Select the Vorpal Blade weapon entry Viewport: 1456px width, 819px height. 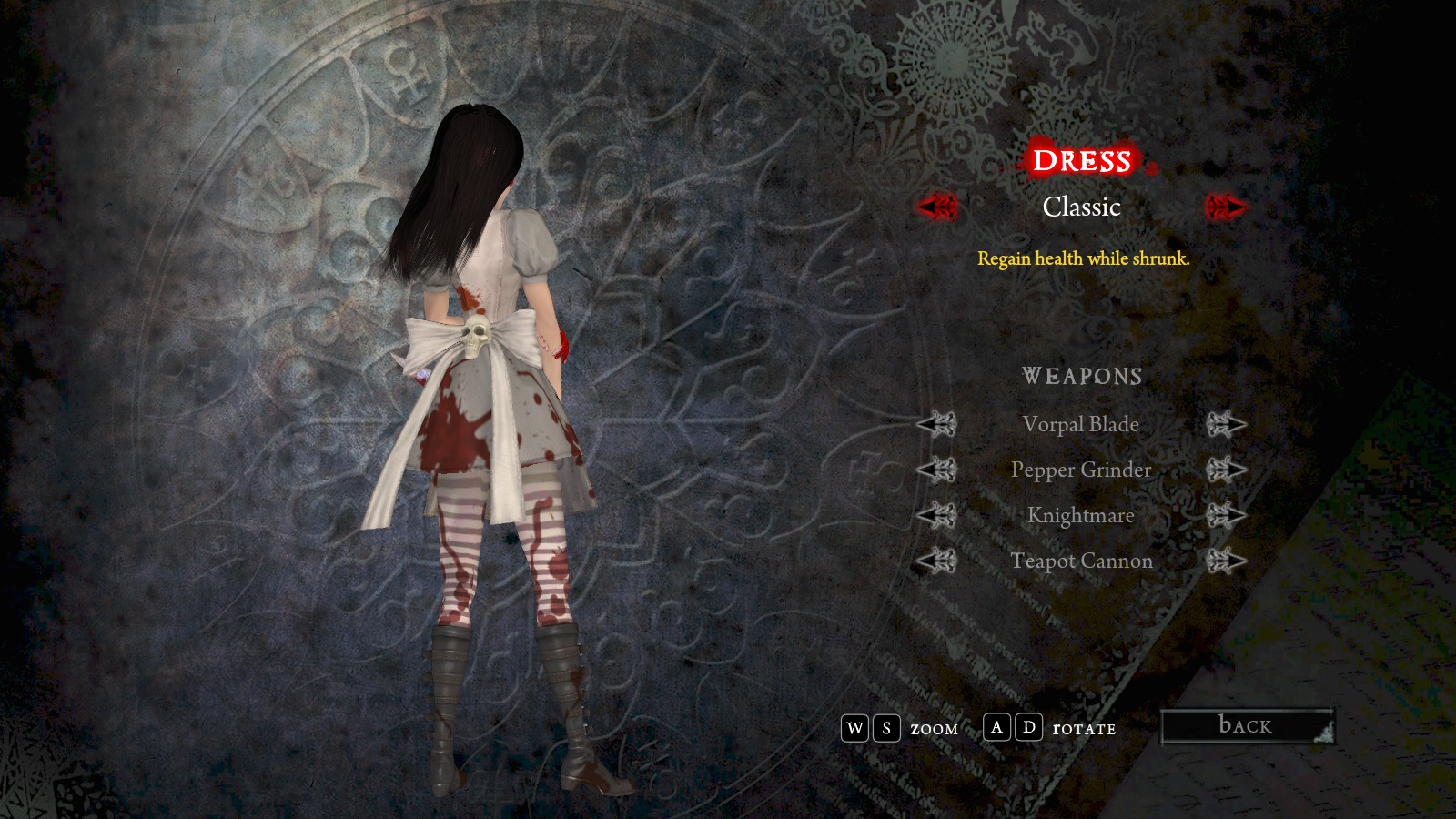(1081, 424)
